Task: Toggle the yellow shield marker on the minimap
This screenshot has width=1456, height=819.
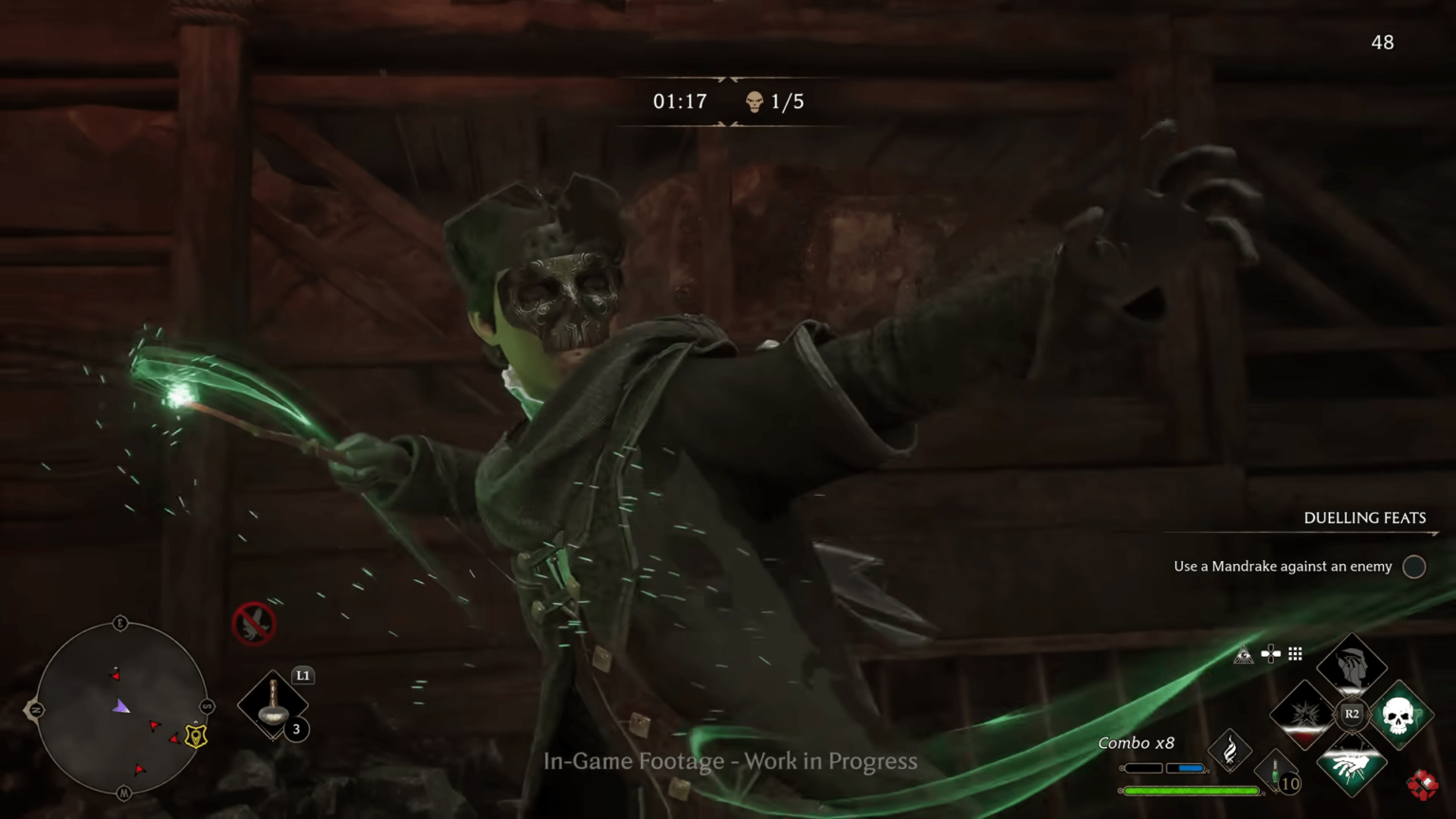Action: point(195,736)
